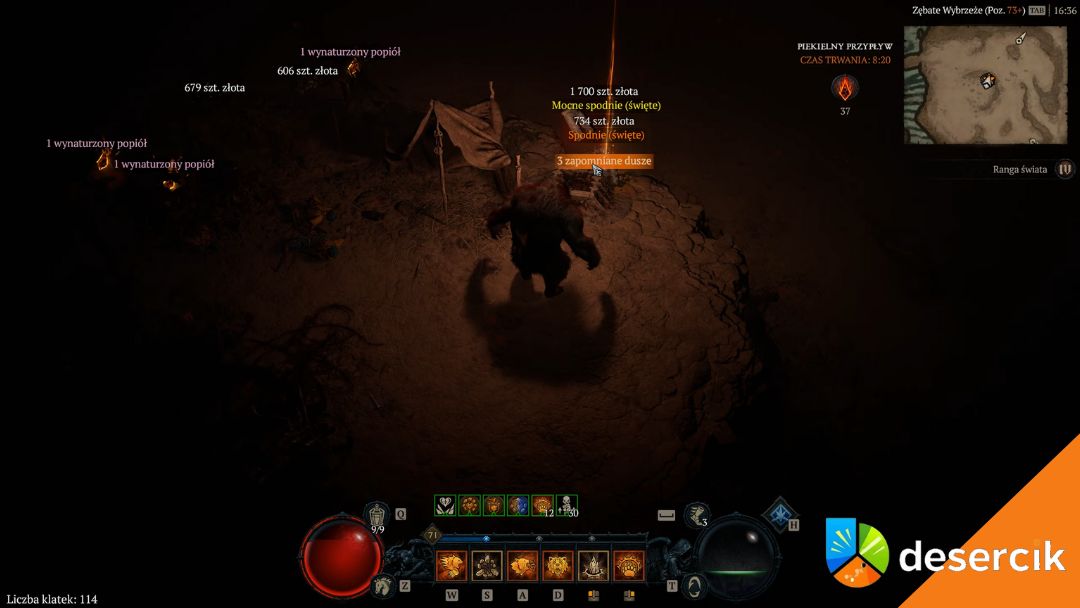Click the Ranga świata world tier icon
Screen dimensions: 1080x608
point(1065,169)
